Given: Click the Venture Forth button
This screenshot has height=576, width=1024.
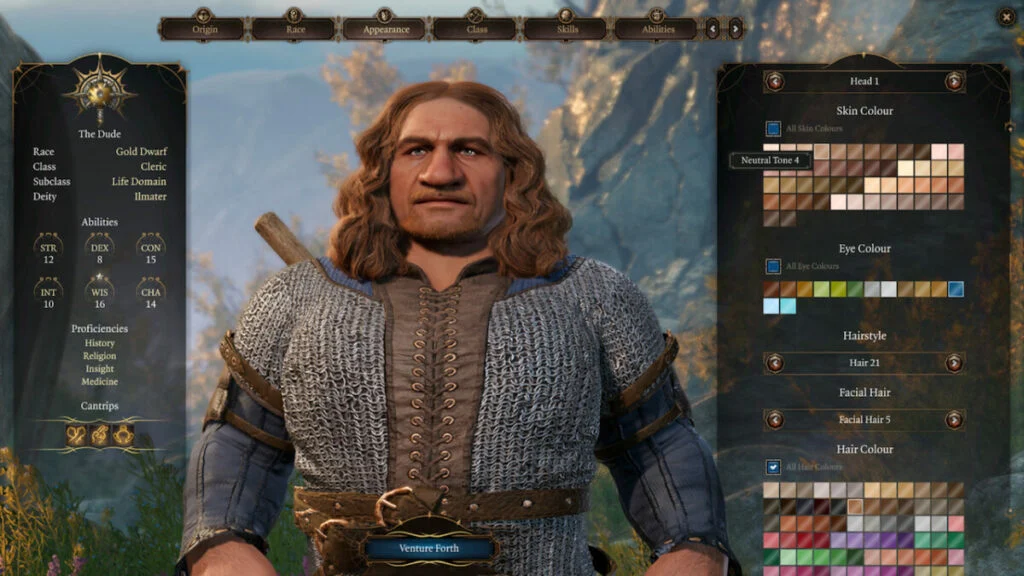Looking at the screenshot, I should [x=429, y=548].
